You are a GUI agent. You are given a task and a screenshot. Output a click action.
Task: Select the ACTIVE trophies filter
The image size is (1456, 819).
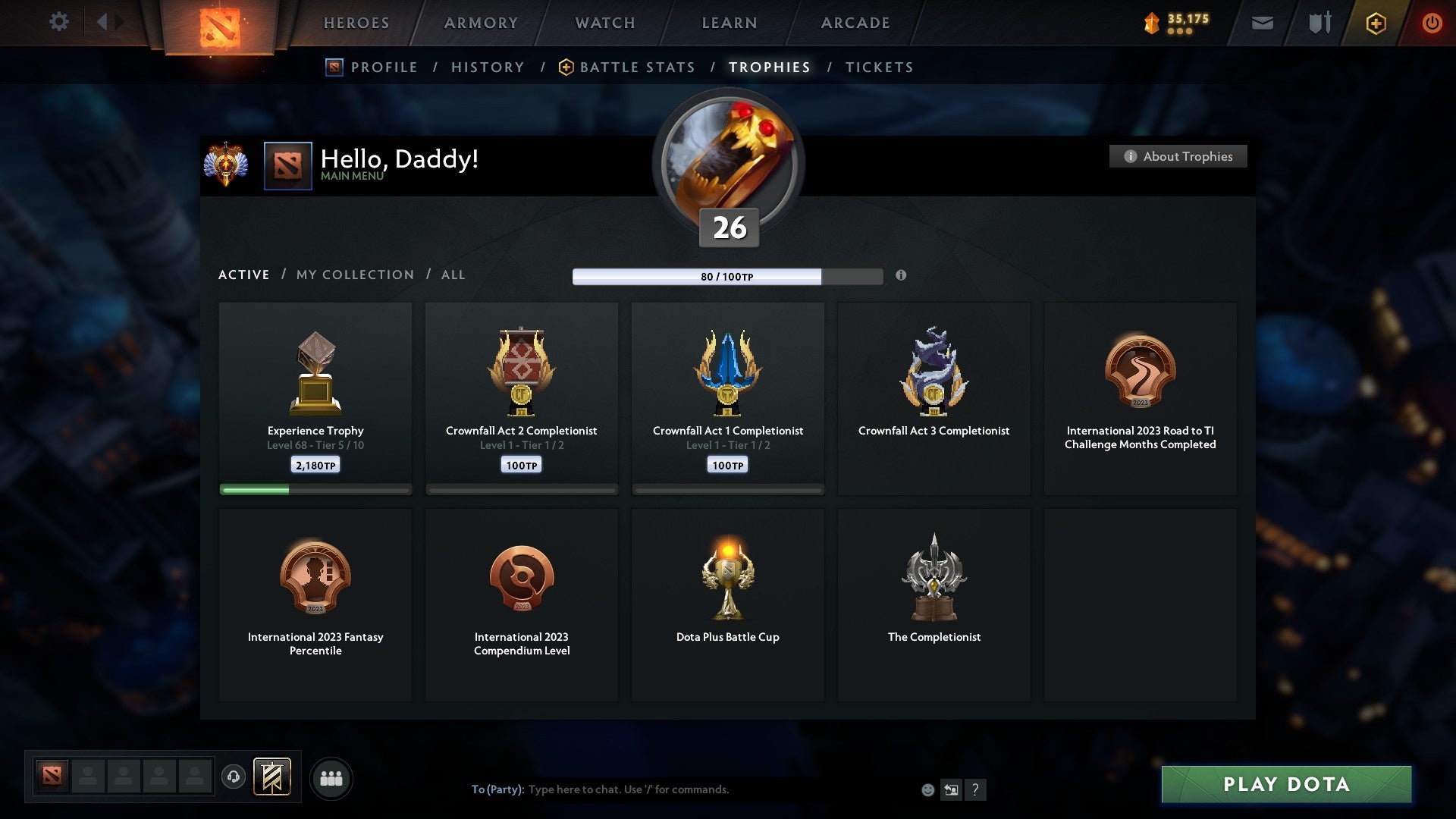(244, 275)
